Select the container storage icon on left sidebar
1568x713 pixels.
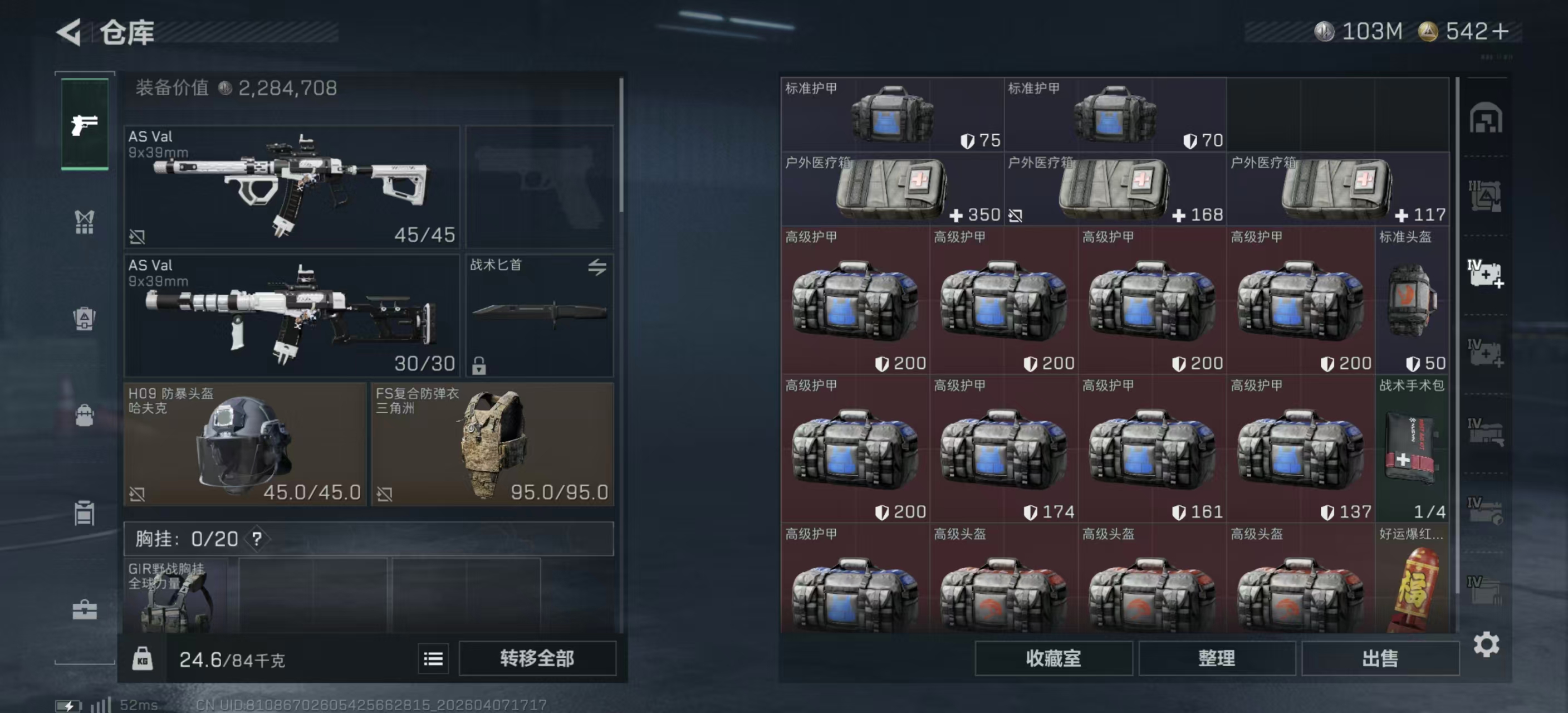click(x=84, y=513)
